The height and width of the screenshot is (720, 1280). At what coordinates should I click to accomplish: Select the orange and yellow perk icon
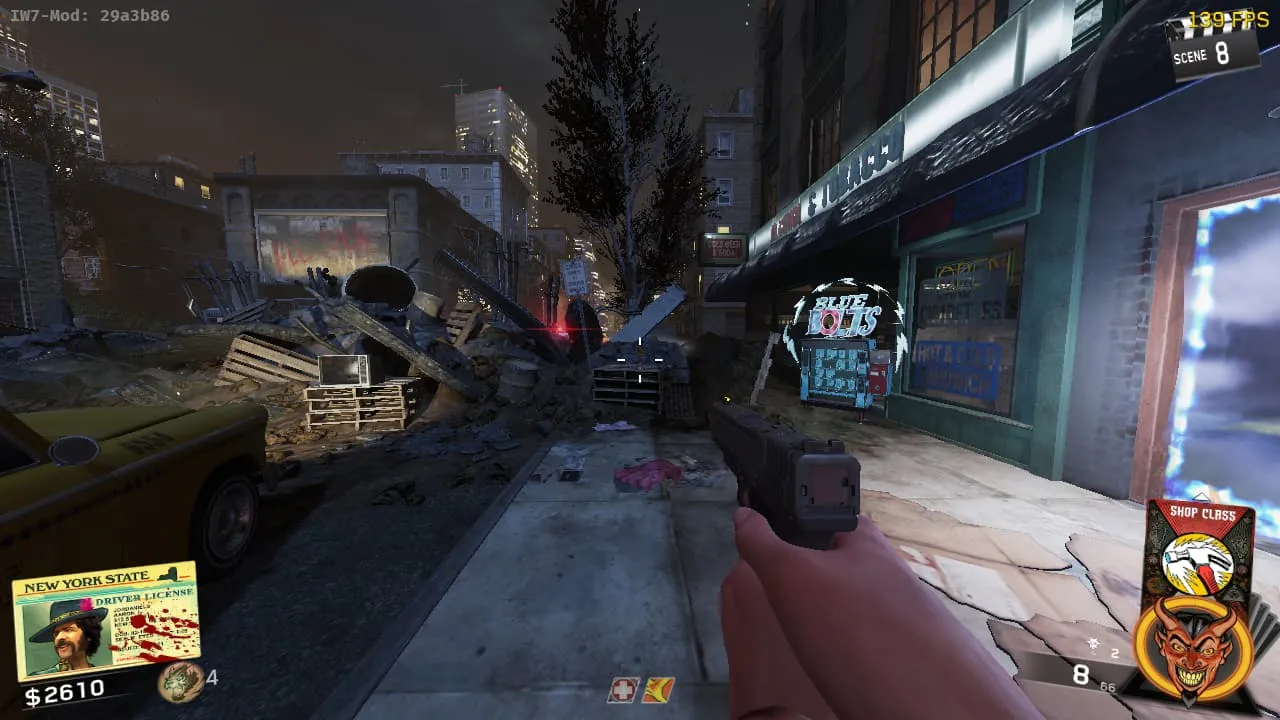[x=658, y=690]
